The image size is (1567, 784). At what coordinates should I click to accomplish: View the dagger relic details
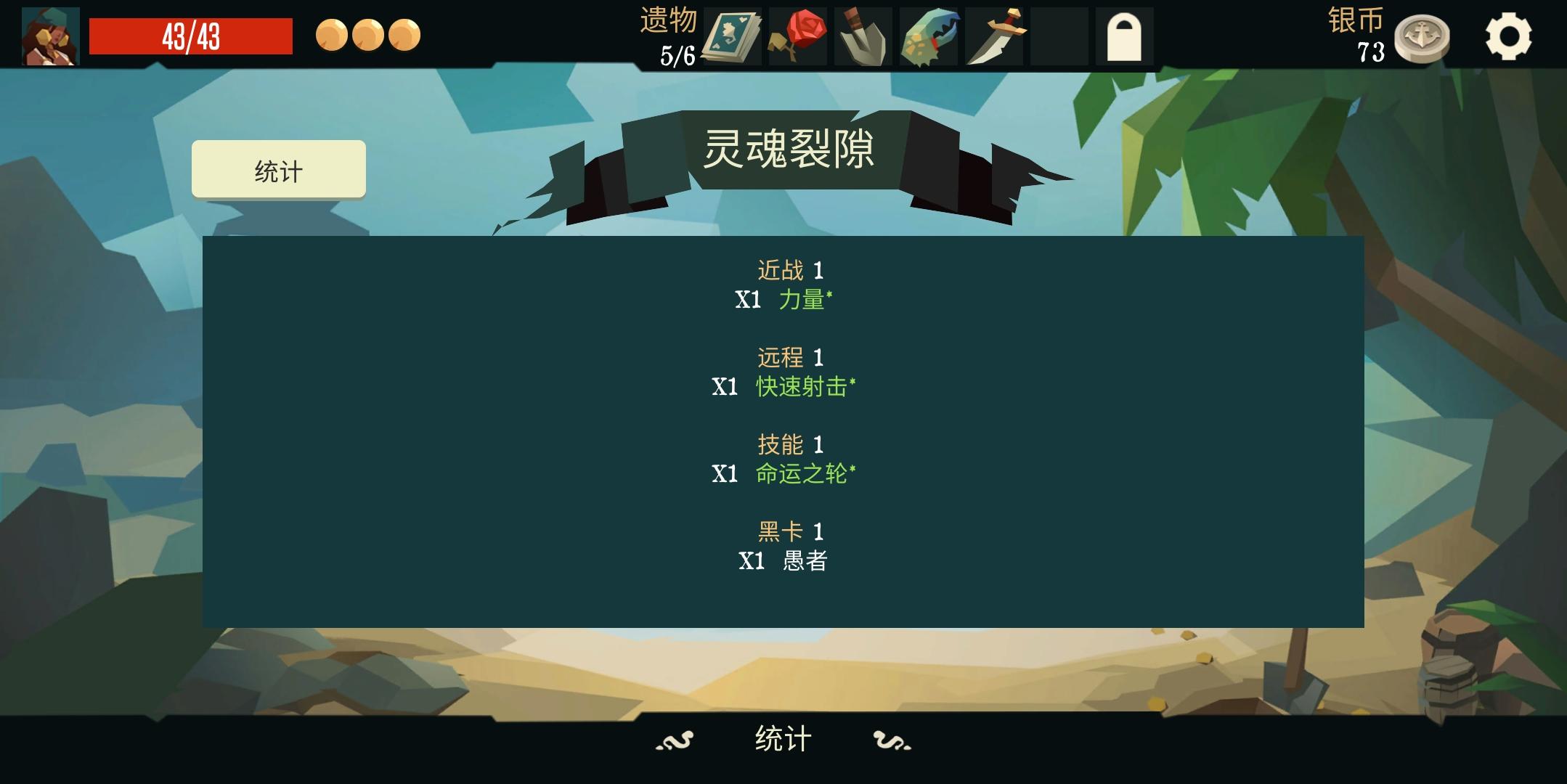tap(994, 35)
